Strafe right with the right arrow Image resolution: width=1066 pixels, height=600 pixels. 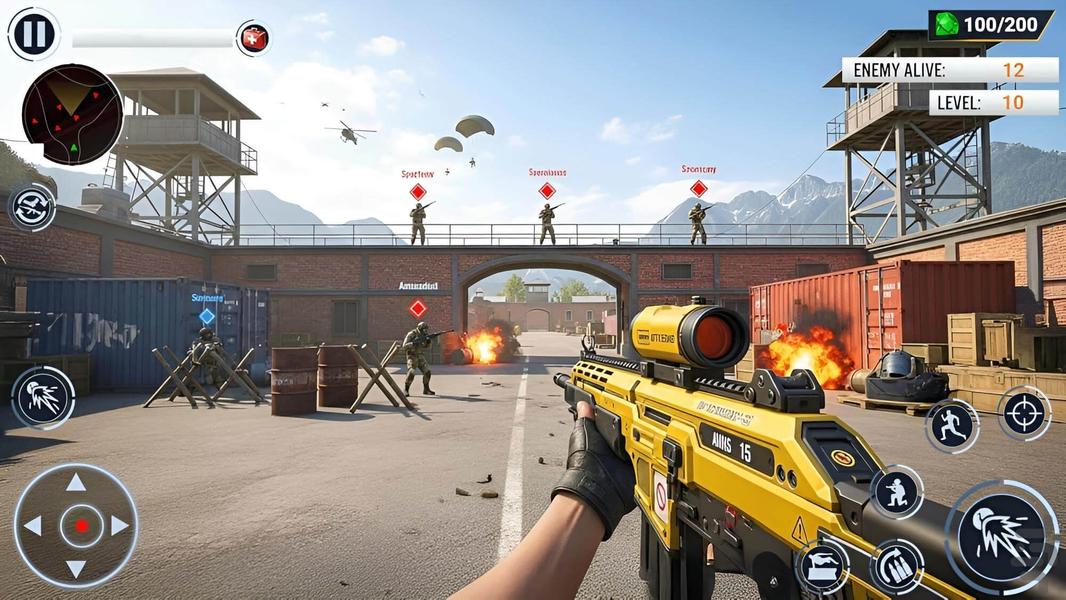(120, 526)
